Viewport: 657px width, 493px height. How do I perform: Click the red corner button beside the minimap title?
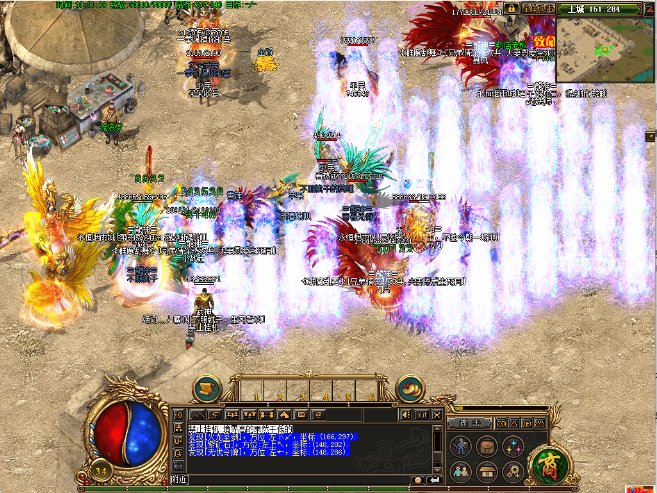(x=649, y=6)
